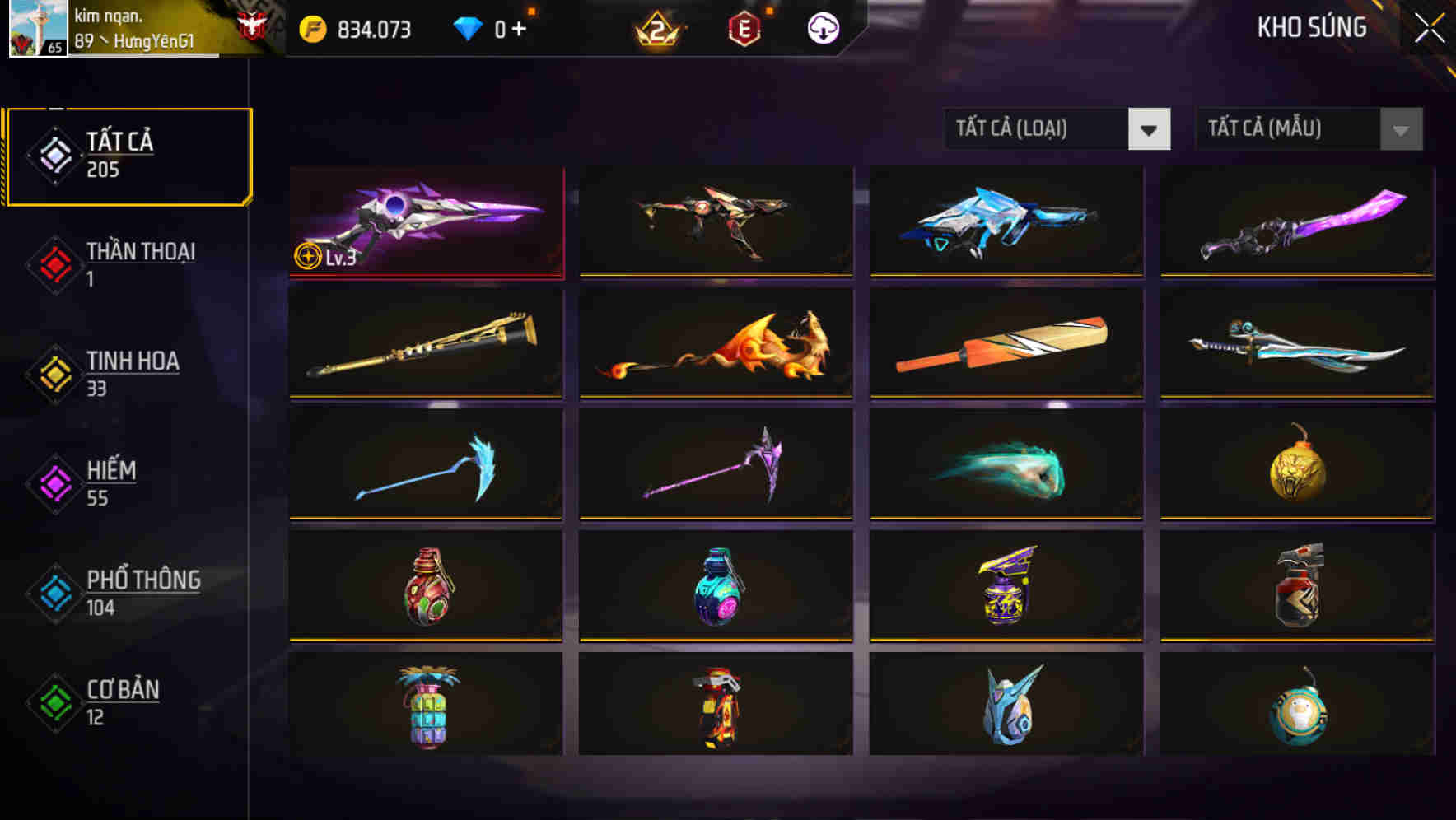Click the diamond top-up plus button
The height and width of the screenshot is (820, 1456).
522,27
